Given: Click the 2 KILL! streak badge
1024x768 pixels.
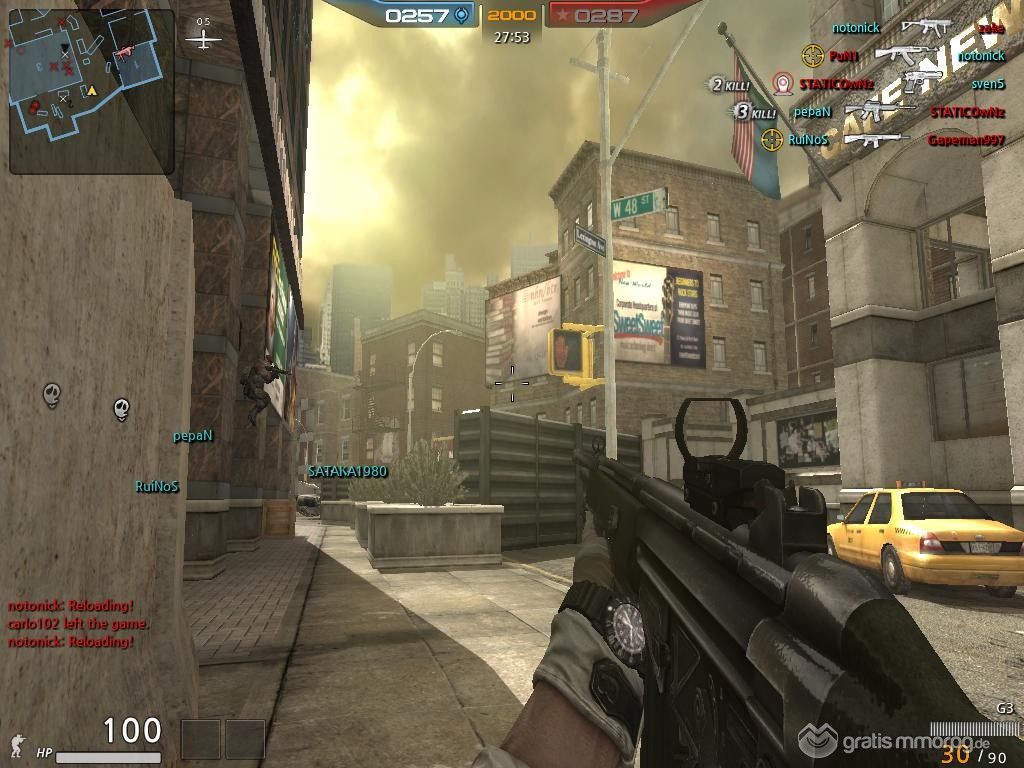Looking at the screenshot, I should 730,85.
